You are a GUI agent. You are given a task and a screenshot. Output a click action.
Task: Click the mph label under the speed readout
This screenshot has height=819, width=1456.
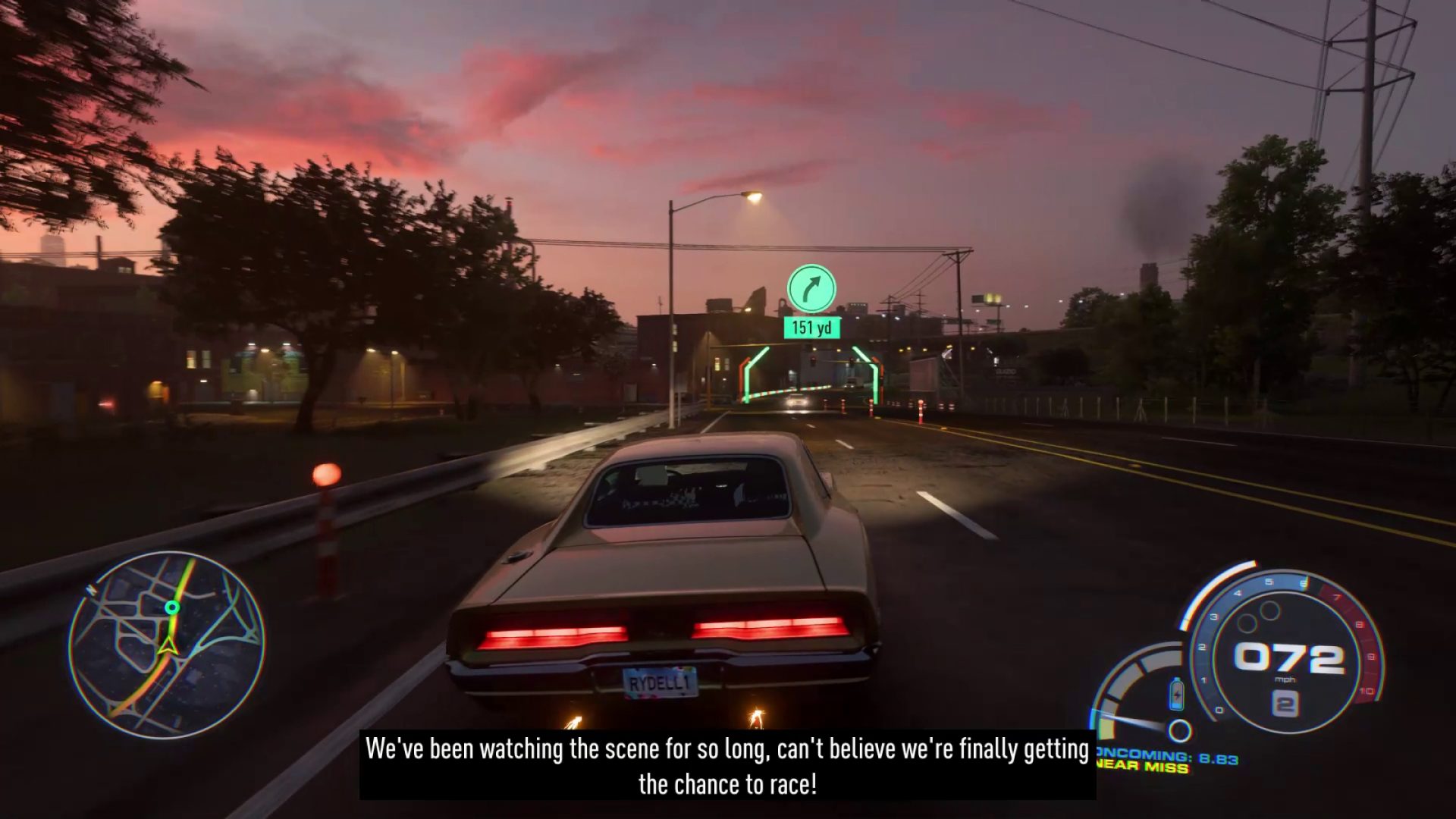[x=1285, y=679]
